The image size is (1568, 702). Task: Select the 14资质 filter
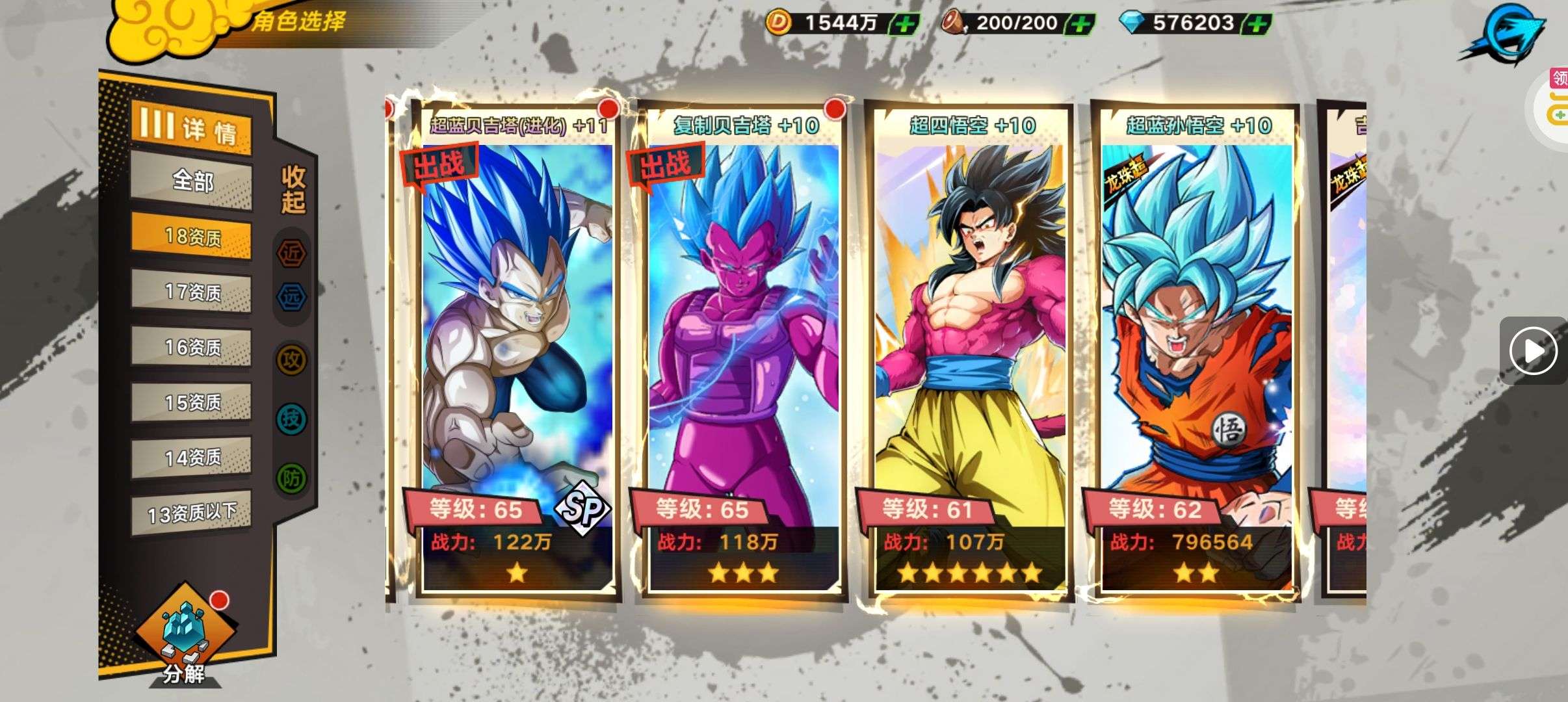pos(192,458)
